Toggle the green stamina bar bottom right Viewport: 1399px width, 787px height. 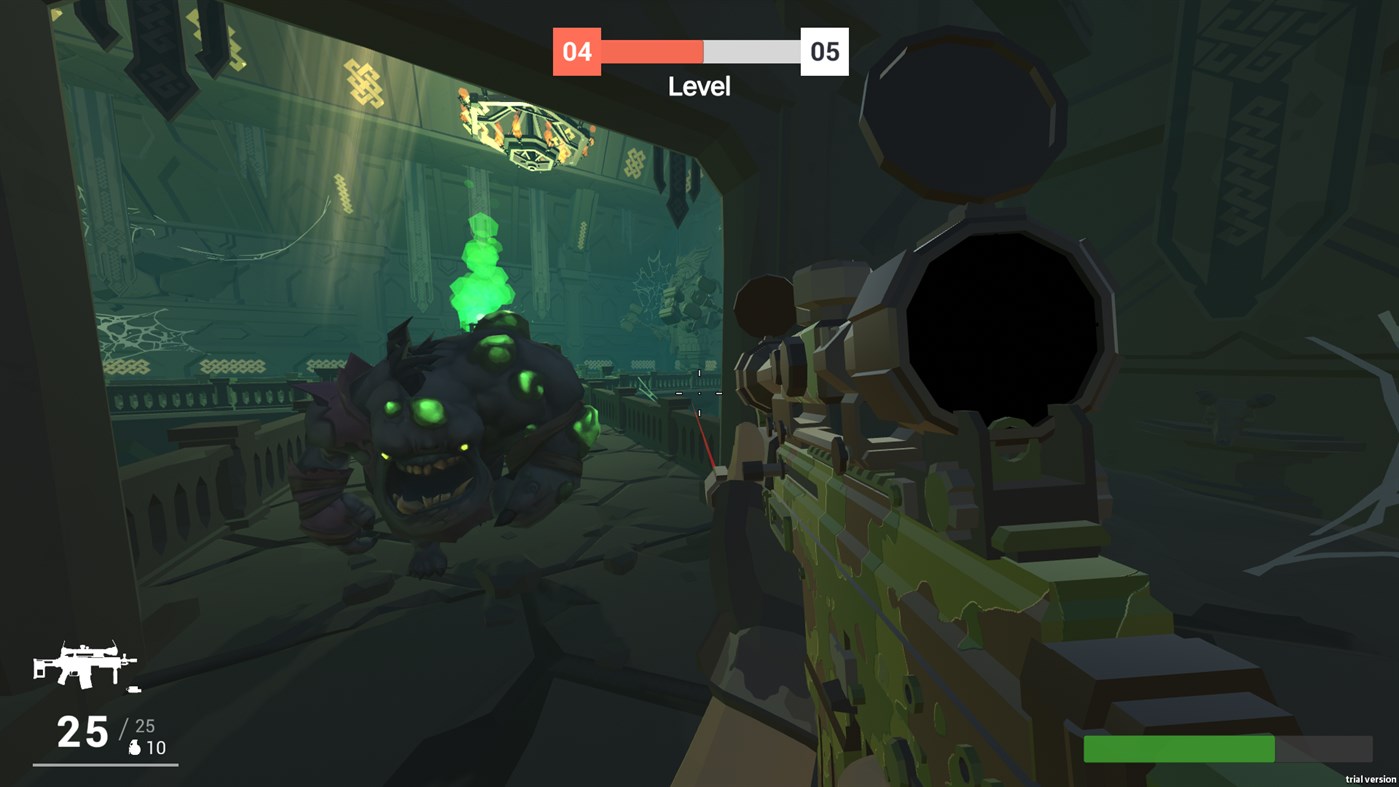[1178, 749]
